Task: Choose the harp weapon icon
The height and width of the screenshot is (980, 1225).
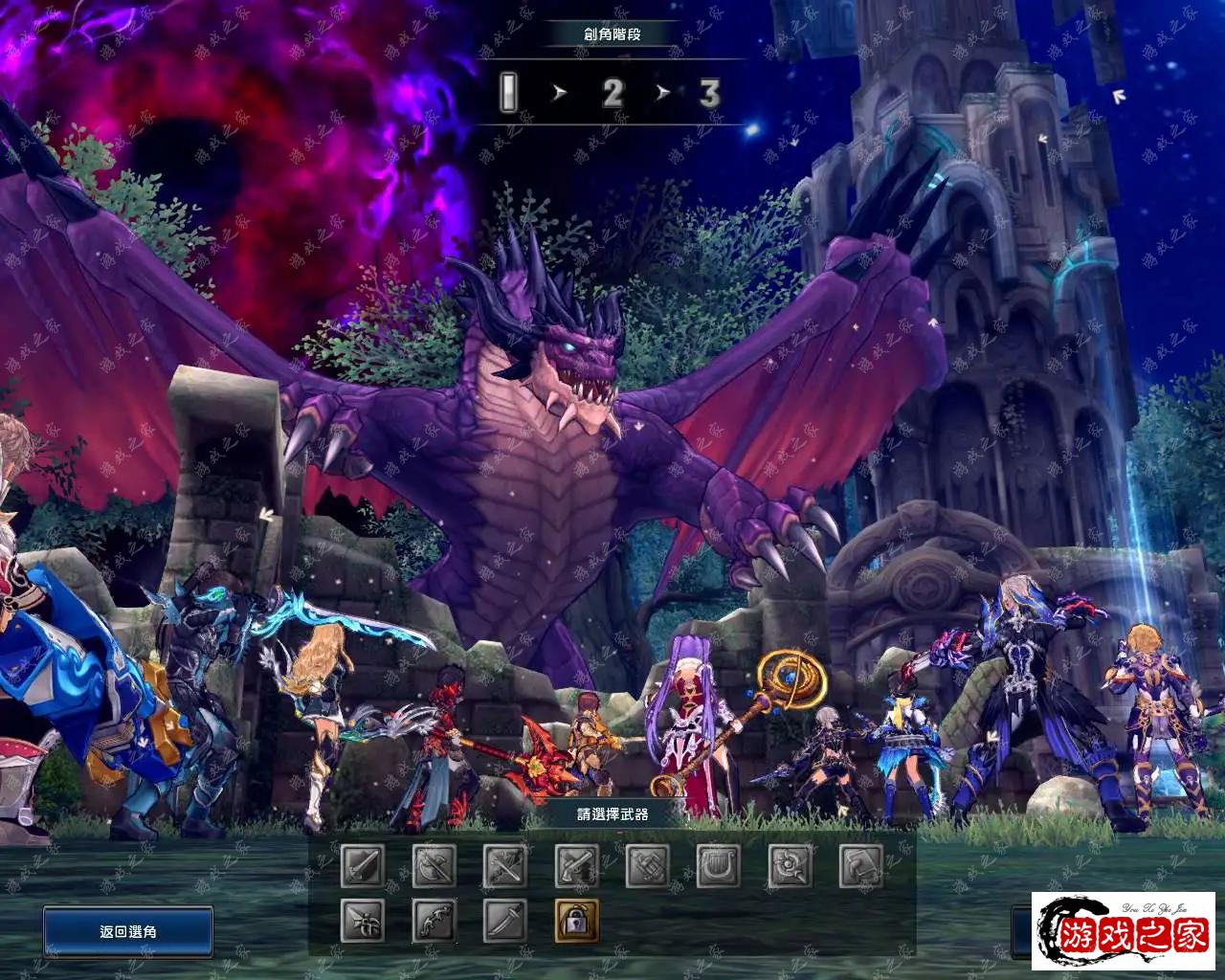Action: click(x=718, y=867)
